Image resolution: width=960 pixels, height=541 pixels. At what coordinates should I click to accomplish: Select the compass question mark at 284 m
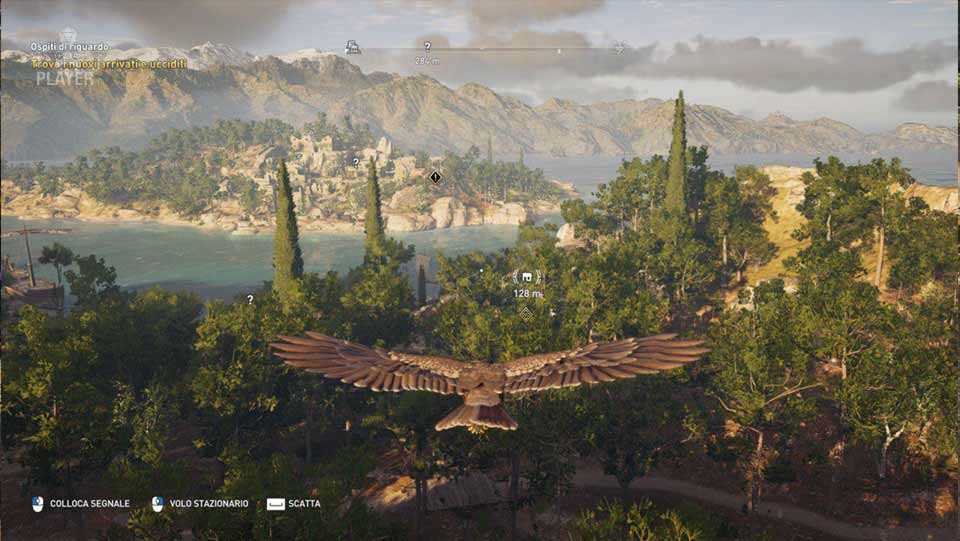(x=427, y=47)
